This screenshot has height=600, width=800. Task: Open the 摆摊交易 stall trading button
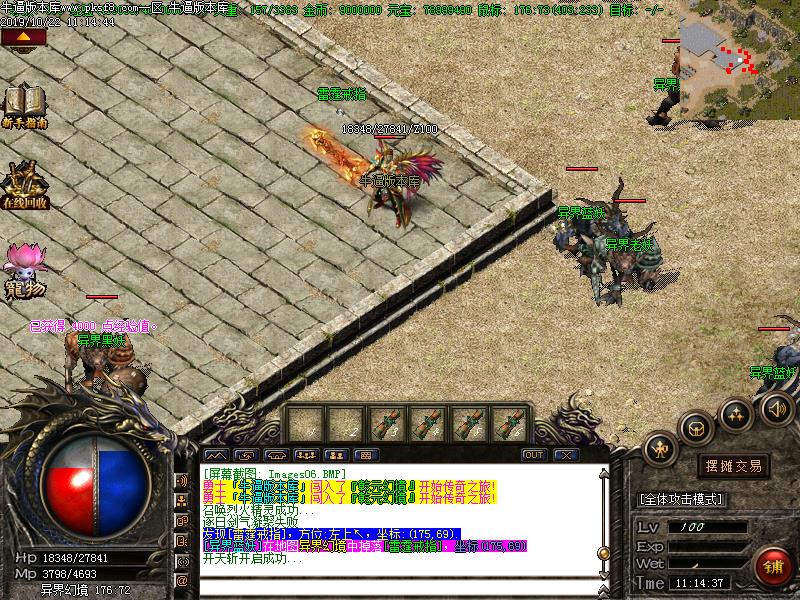point(733,466)
